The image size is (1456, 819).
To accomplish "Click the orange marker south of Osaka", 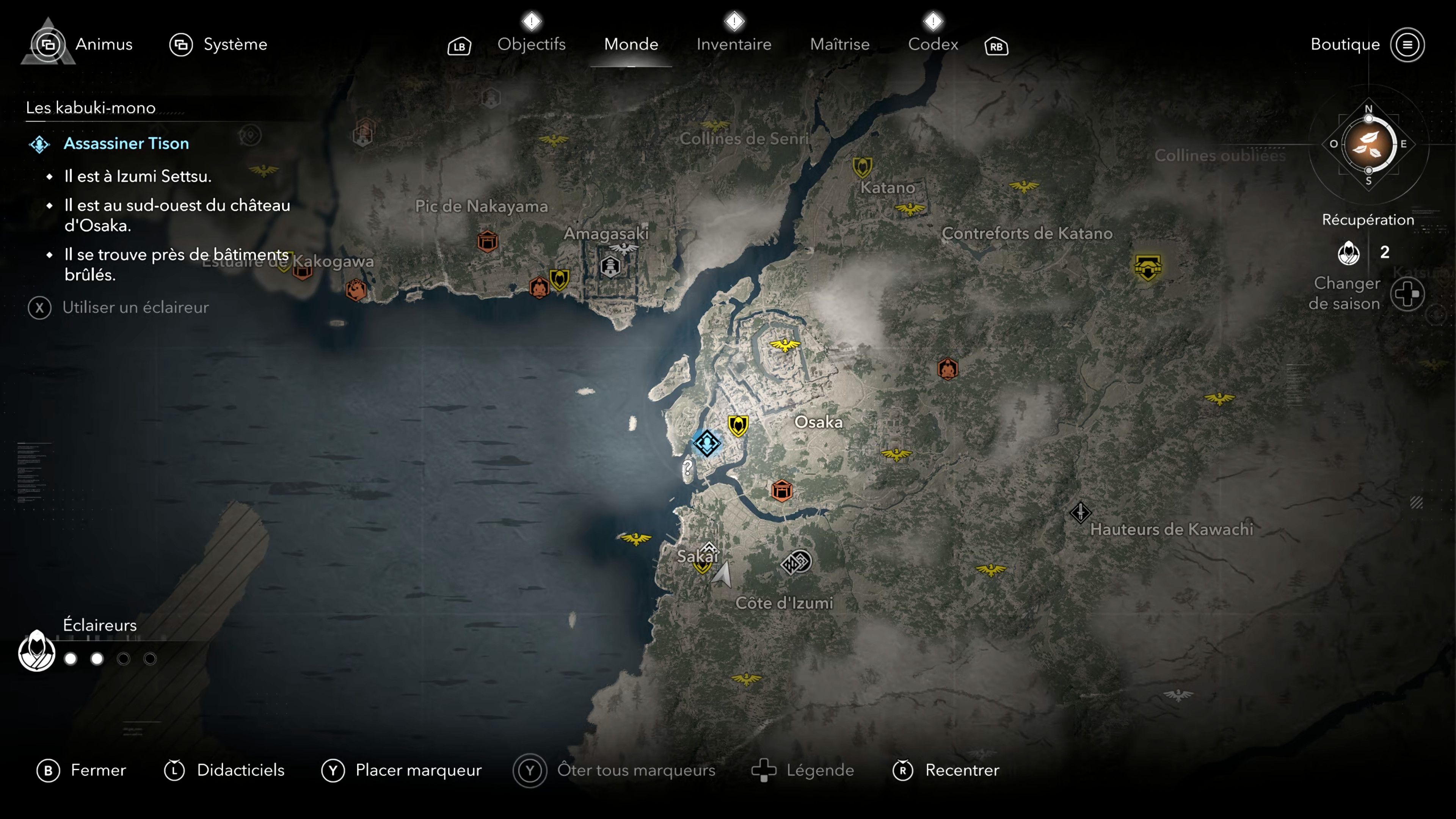I will [782, 491].
